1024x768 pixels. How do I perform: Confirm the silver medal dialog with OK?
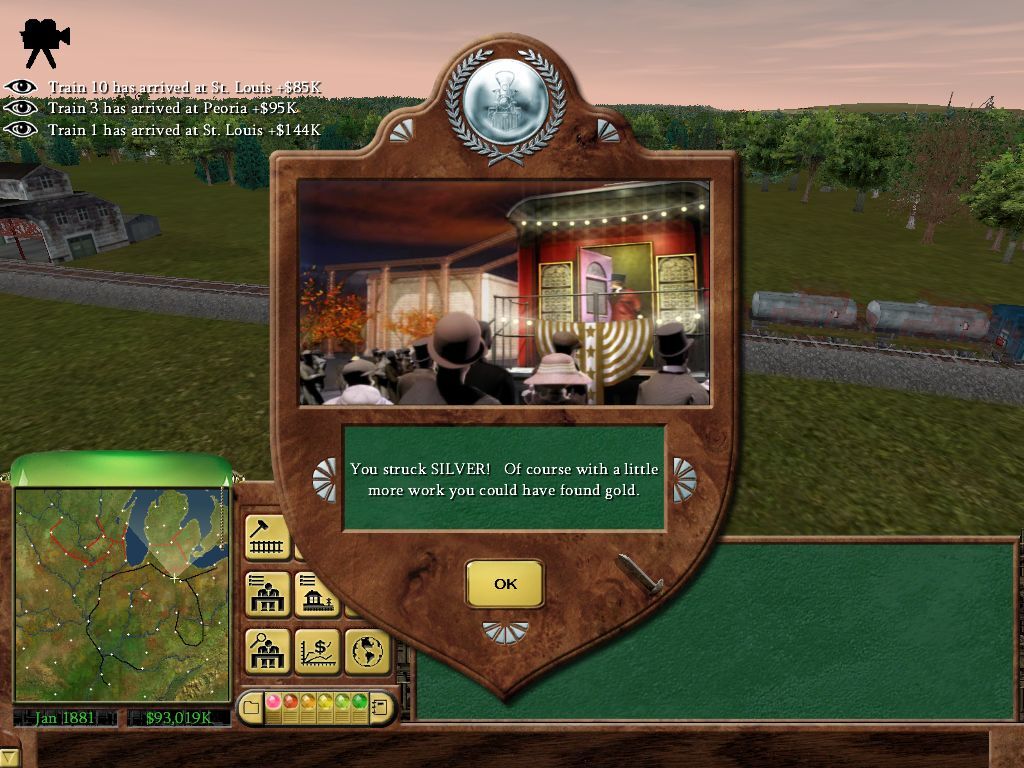[x=505, y=584]
